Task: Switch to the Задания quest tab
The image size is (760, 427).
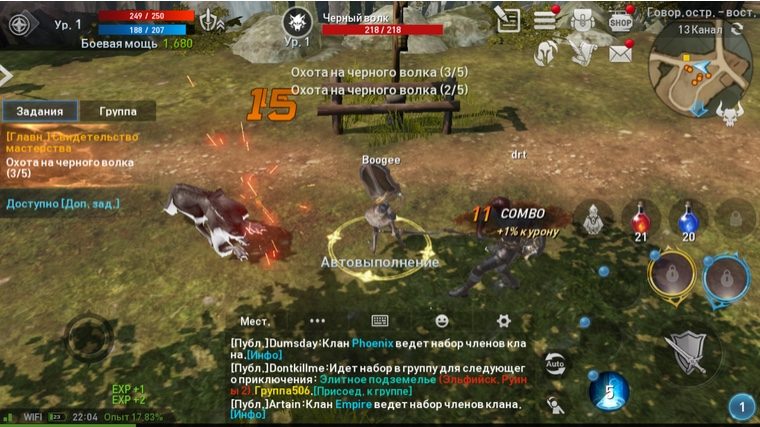Action: click(x=40, y=111)
